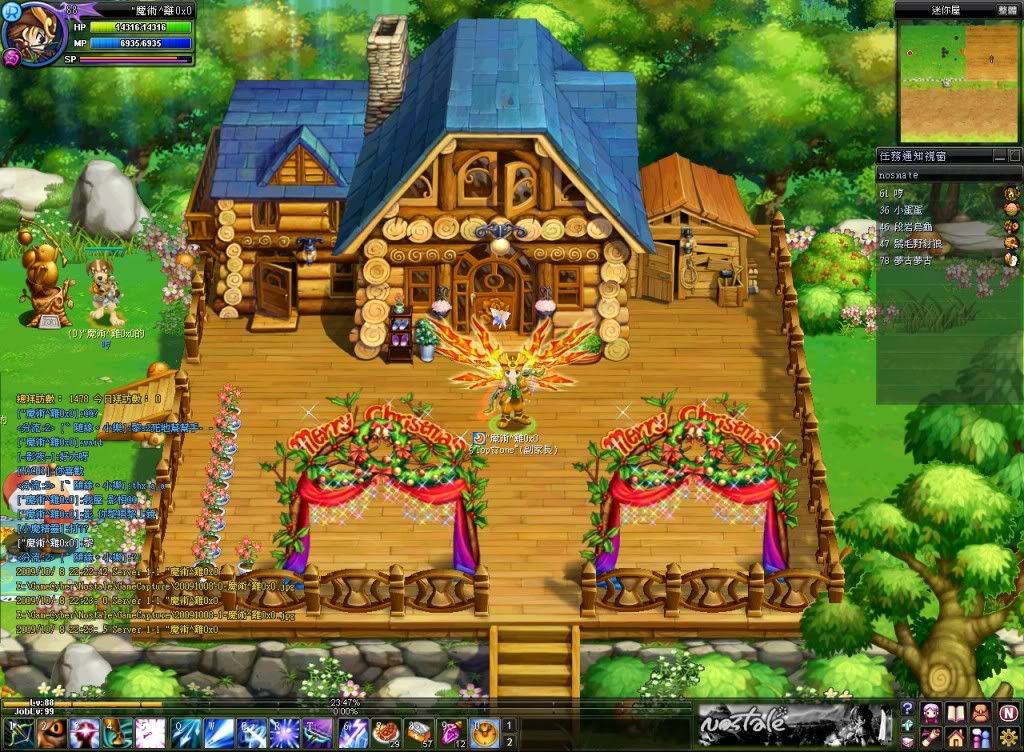Click the red N button
The width and height of the screenshot is (1024, 752).
pyautogui.click(x=1006, y=712)
